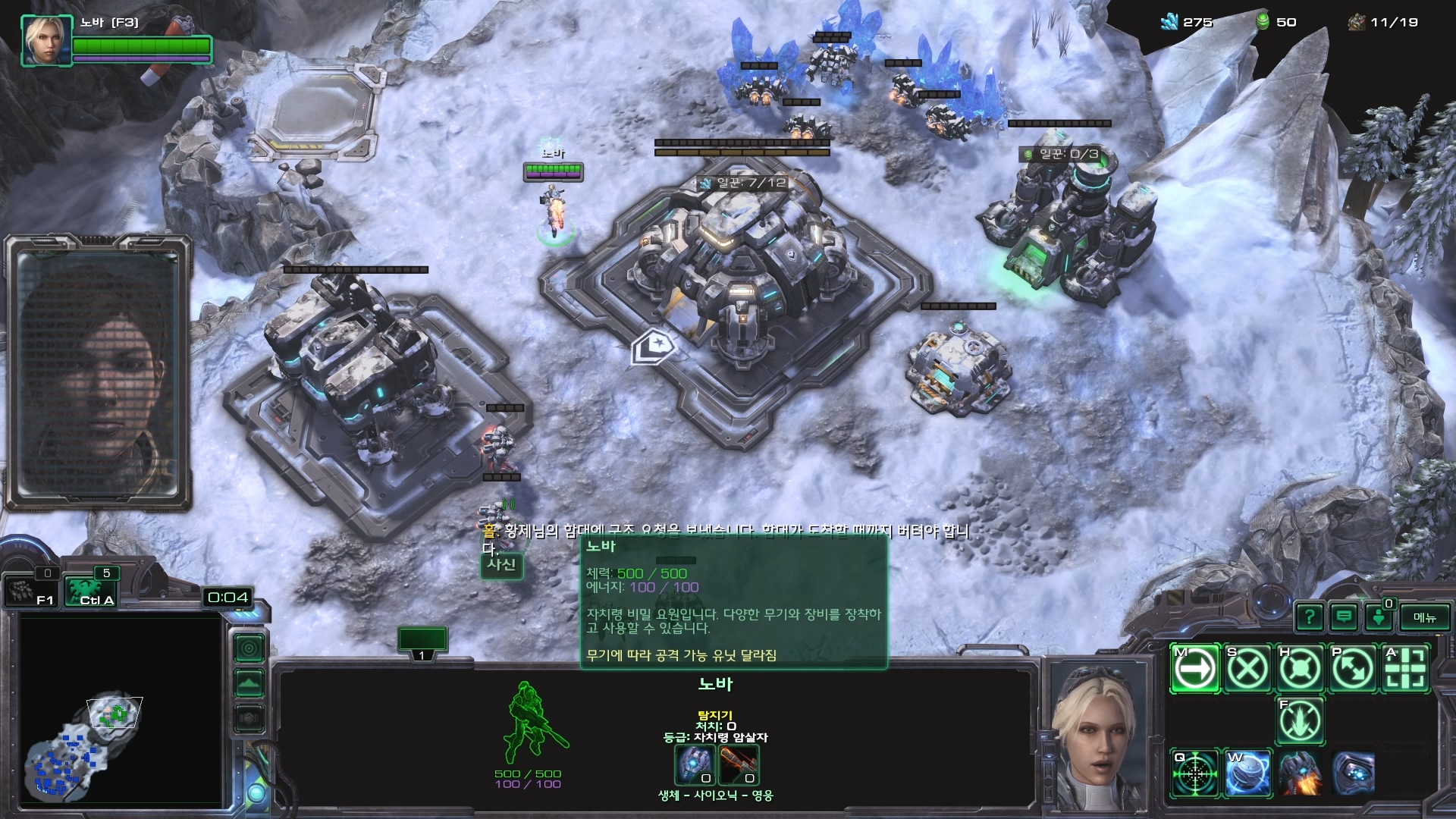Screen dimensions: 1456x819
Task: Click the idle workers F1 button
Action: coord(30,591)
